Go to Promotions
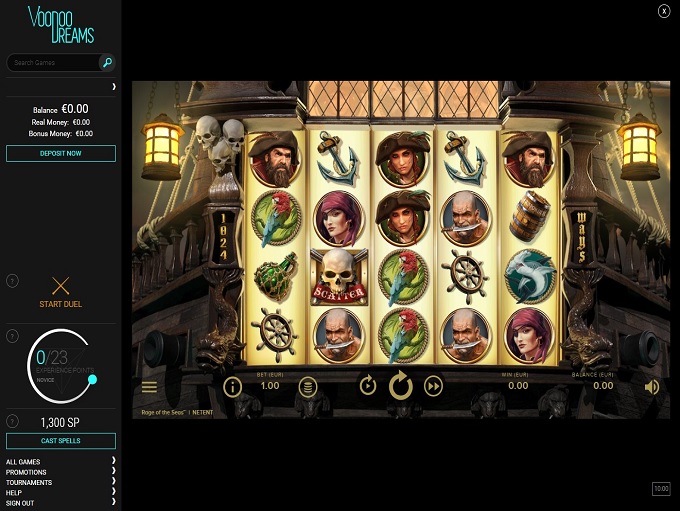Screen dimensions: 680x511 pyautogui.click(x=26, y=472)
